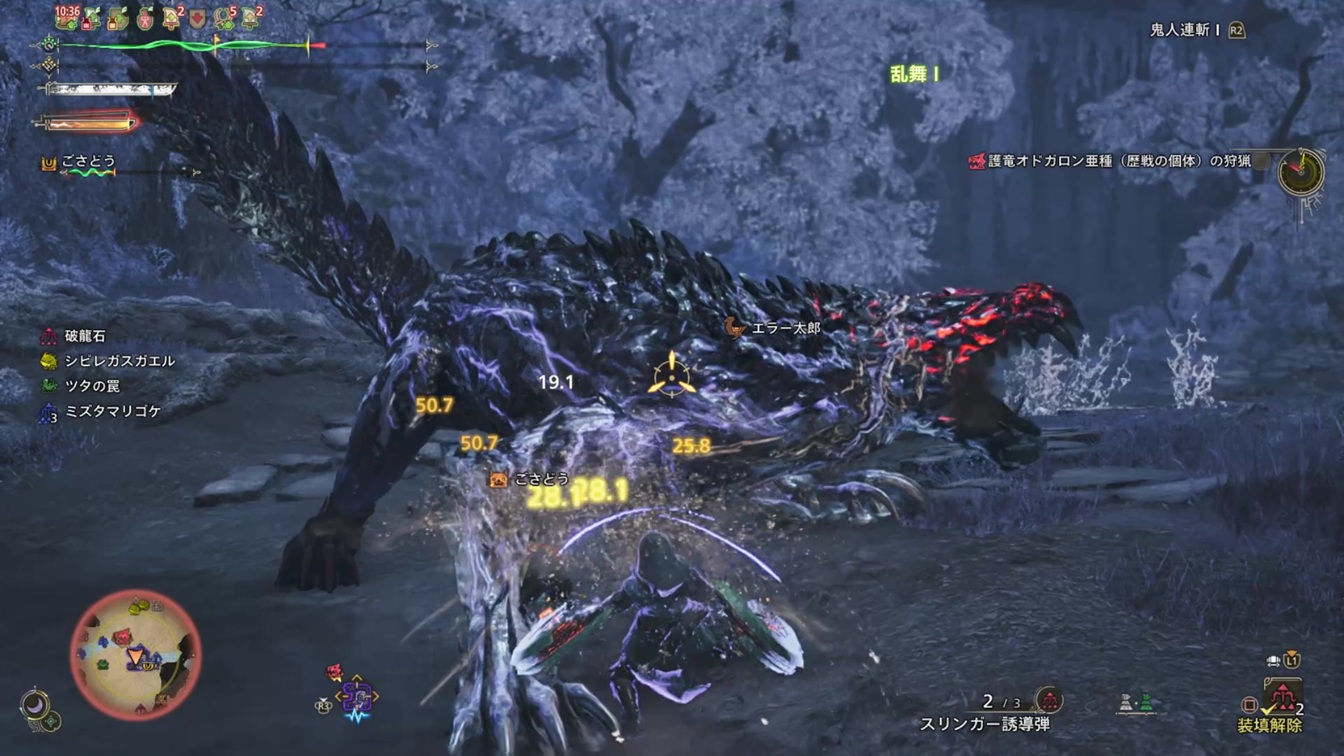The width and height of the screenshot is (1344, 756).
Task: Click the horn buff icon marked 5
Action: (x=225, y=17)
